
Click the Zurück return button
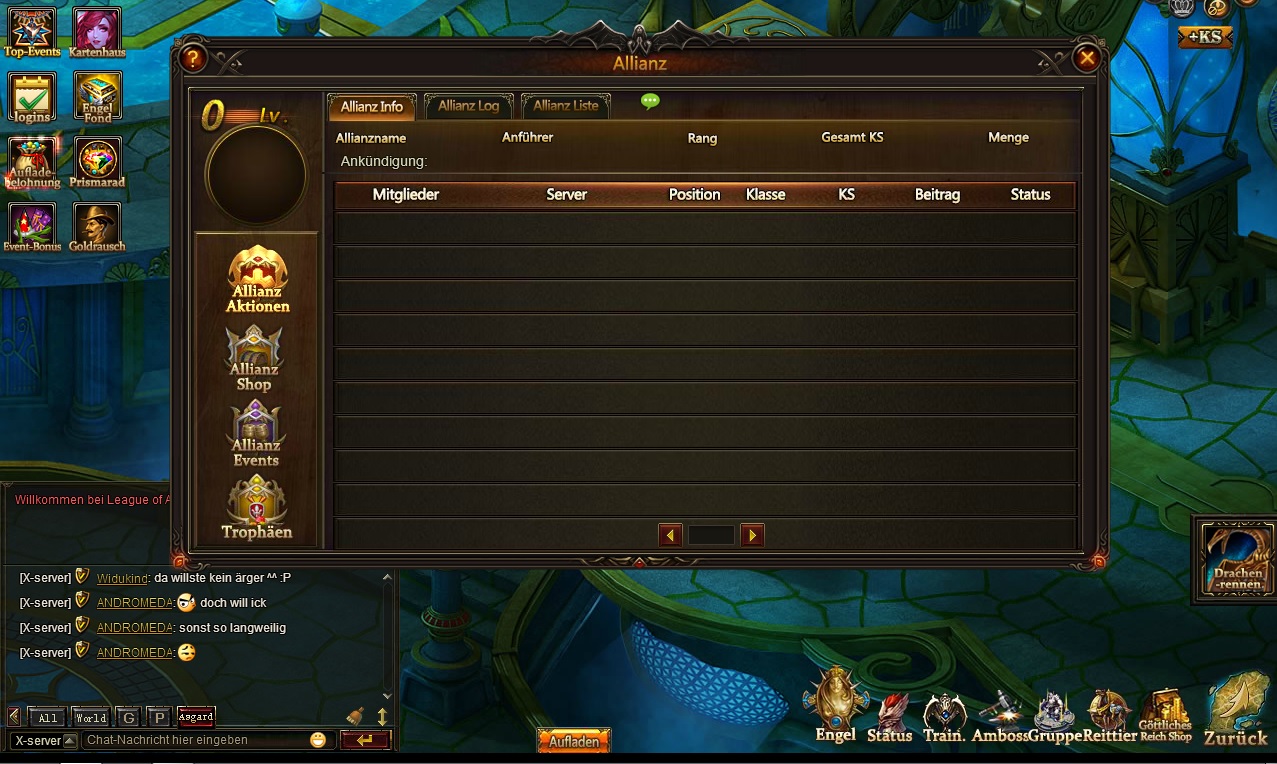[x=1236, y=709]
